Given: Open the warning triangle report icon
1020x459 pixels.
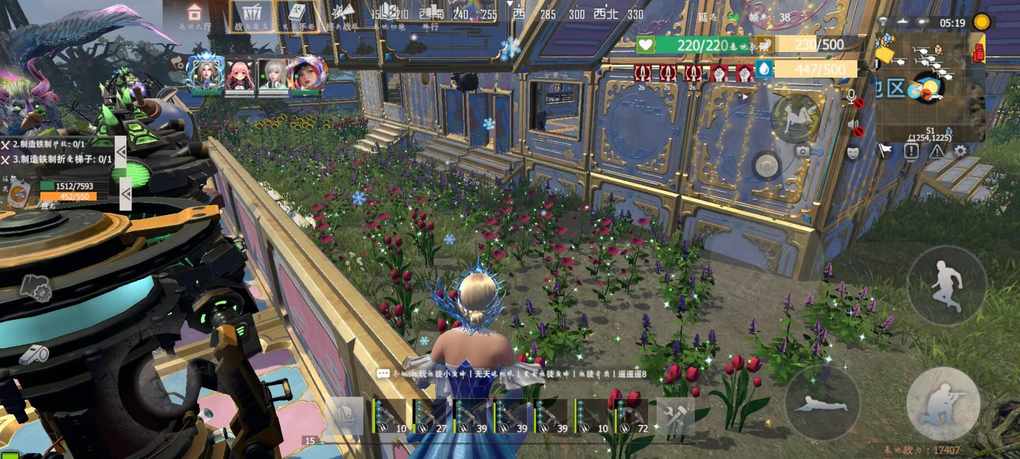Looking at the screenshot, I should pos(936,151).
